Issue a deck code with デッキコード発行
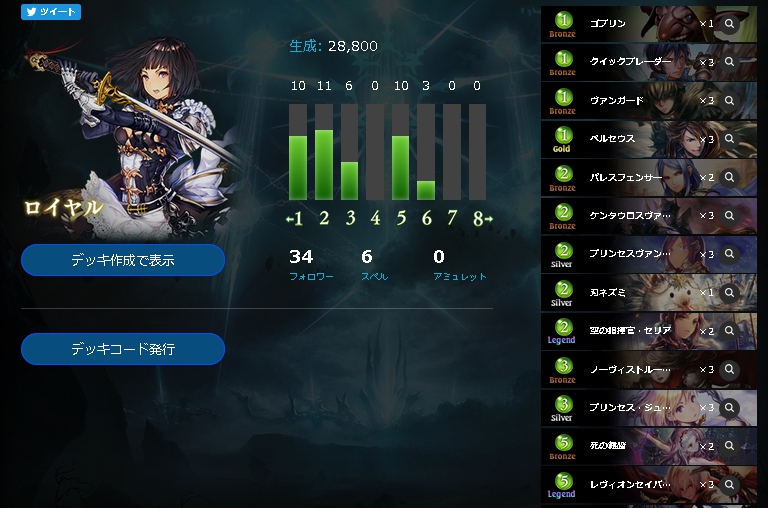Screen dimensions: 768x508 123,349
